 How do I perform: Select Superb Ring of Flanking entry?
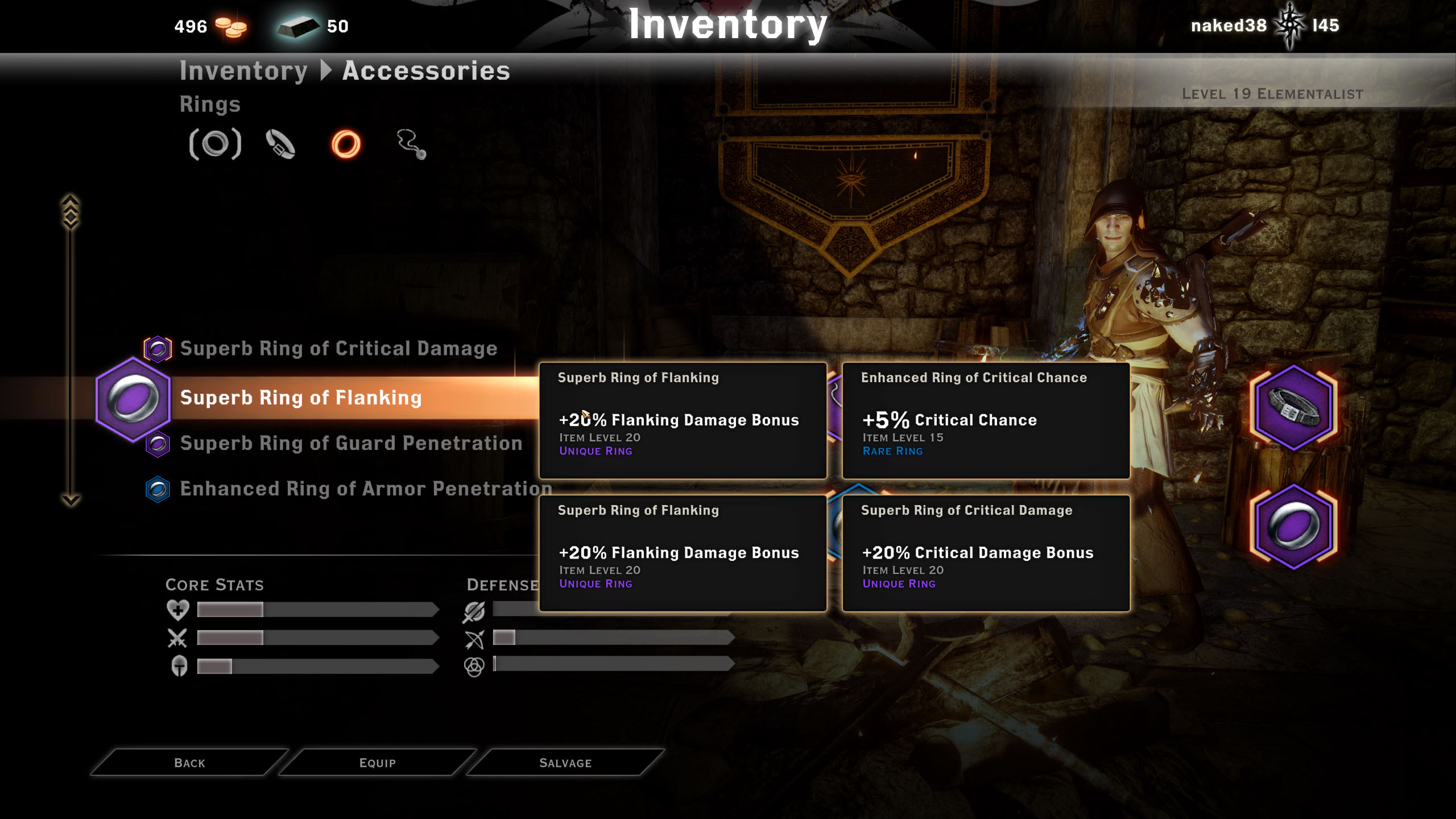click(301, 398)
